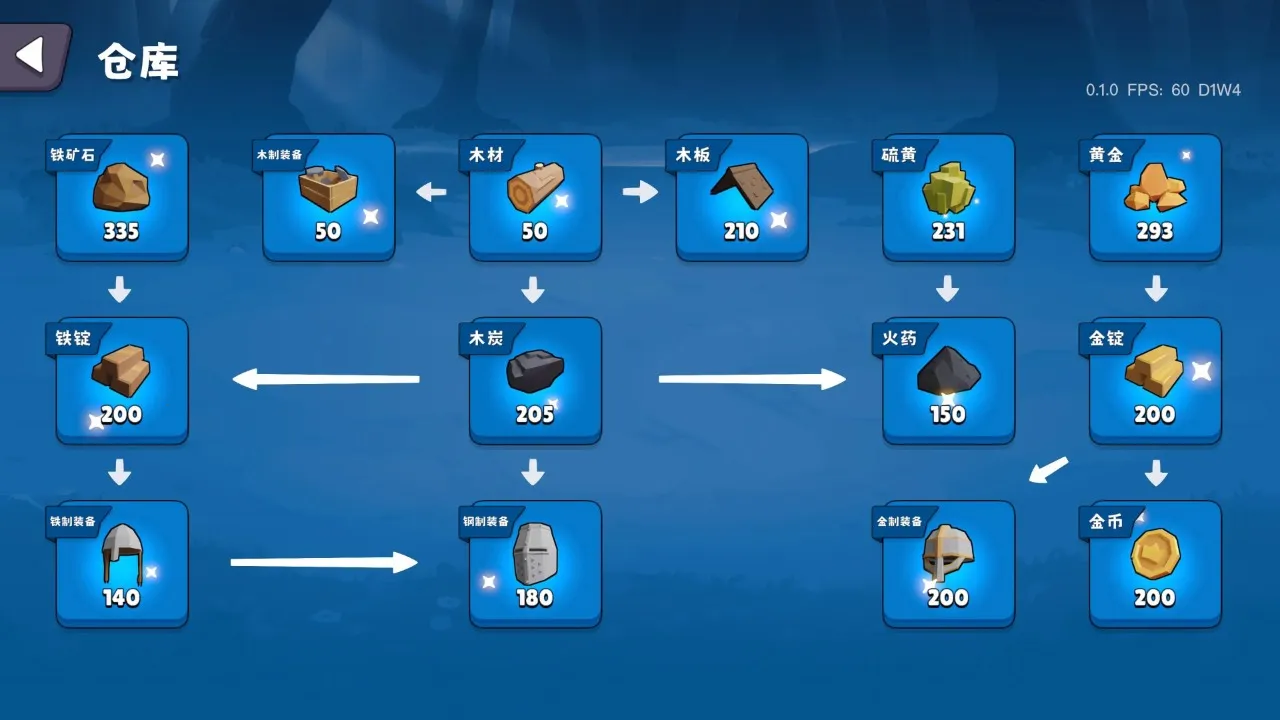Select the 木板 (plank) item card
Image resolution: width=1280 pixels, height=720 pixels.
741,197
